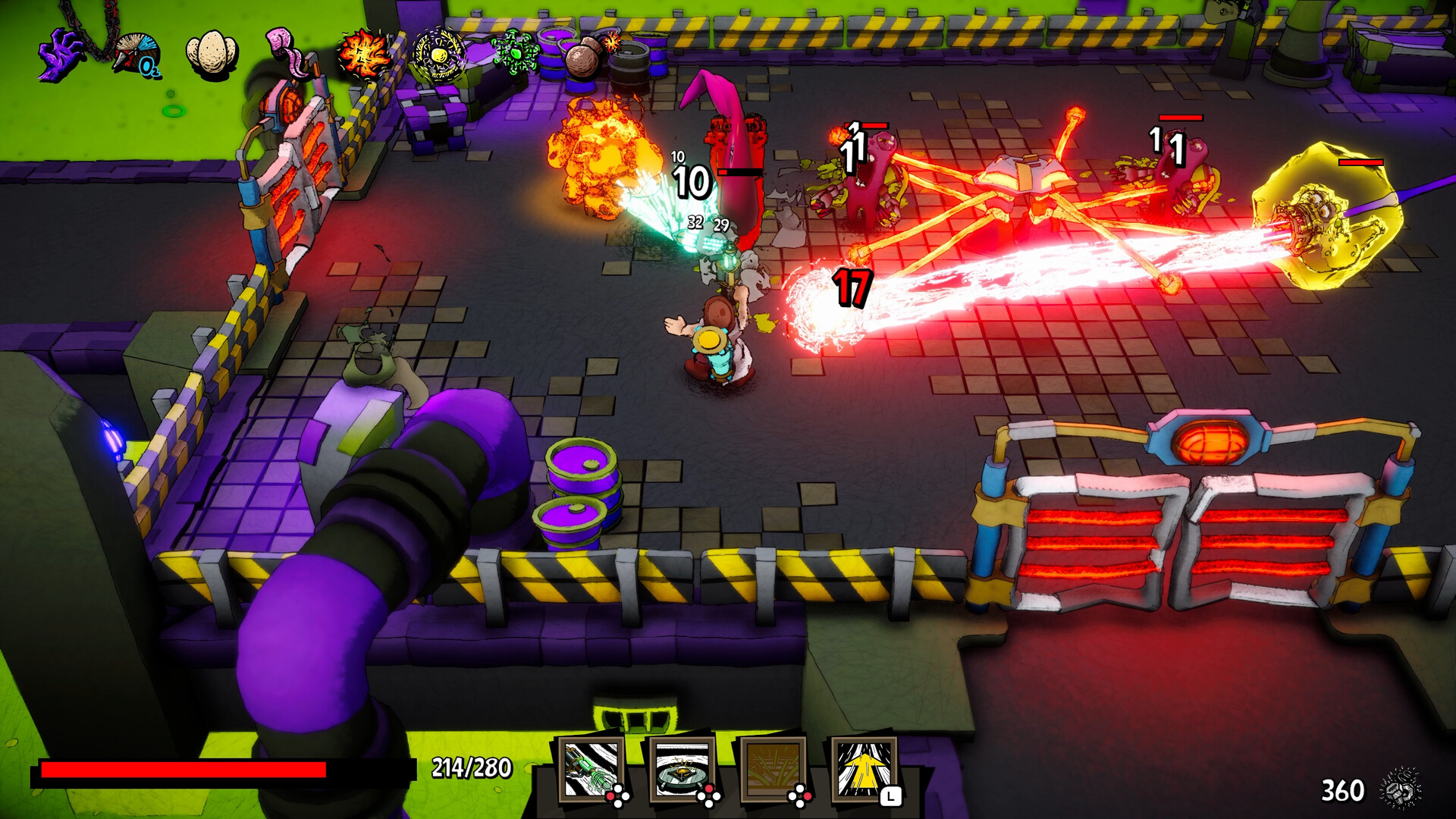This screenshot has height=819, width=1456.
Task: Choose the brown bomb item icon
Action: (590, 53)
